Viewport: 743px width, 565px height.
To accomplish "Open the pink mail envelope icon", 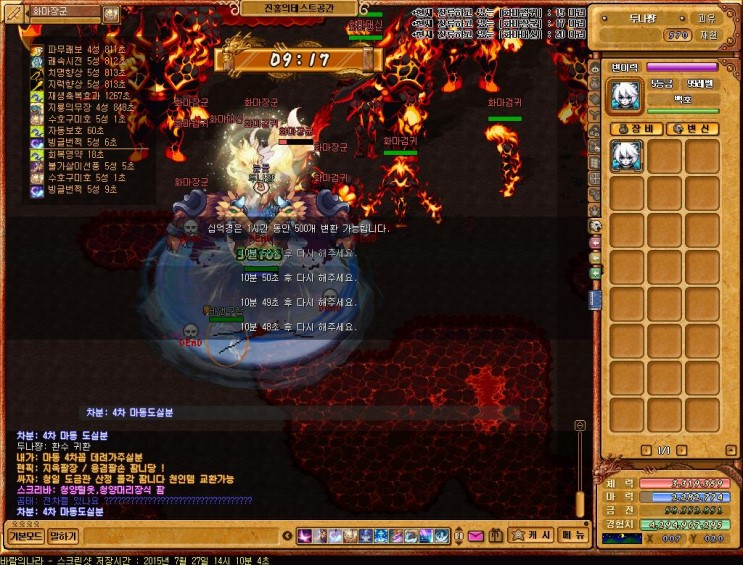I will [x=474, y=536].
